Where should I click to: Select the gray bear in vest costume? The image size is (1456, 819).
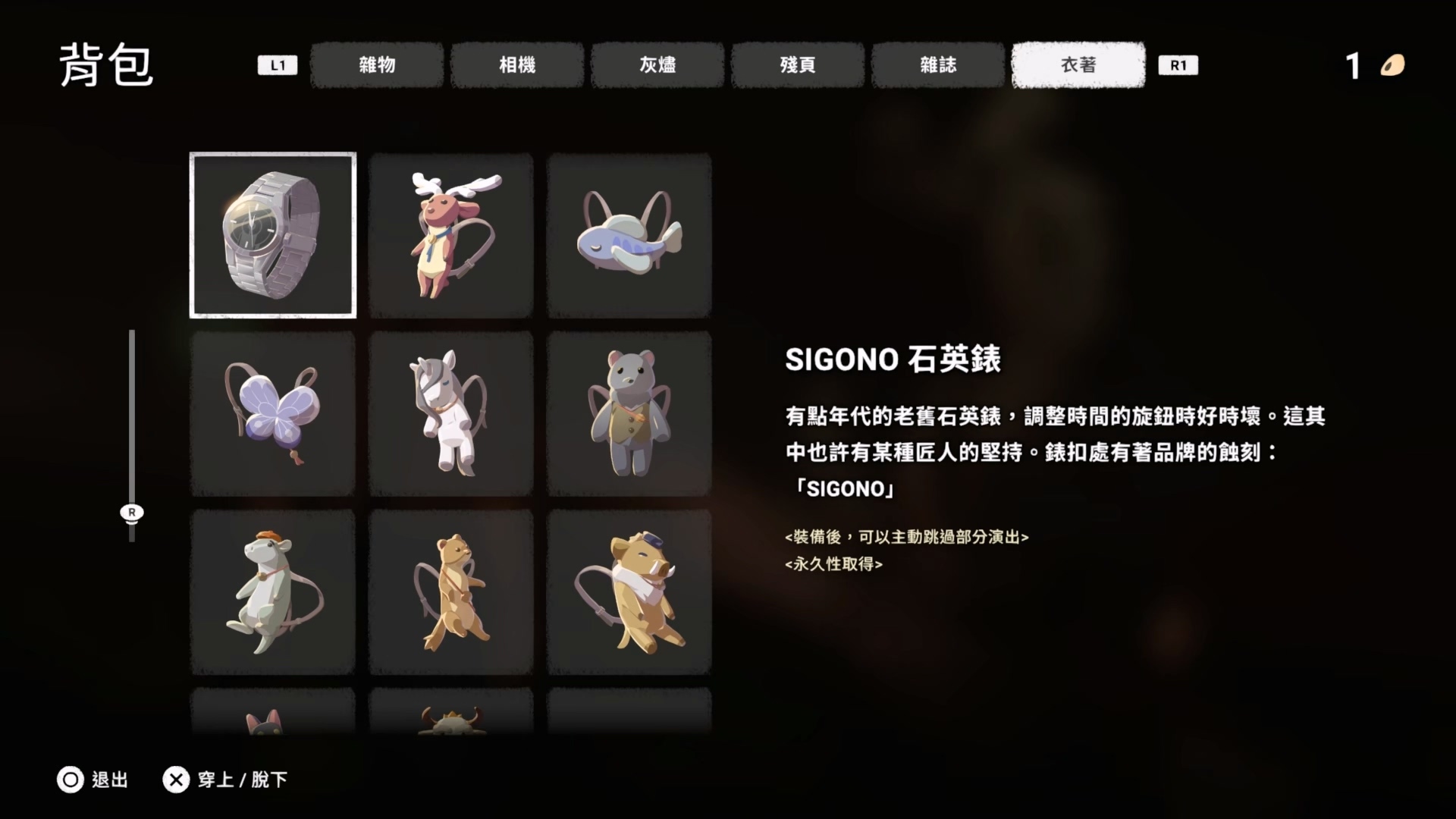coord(629,413)
